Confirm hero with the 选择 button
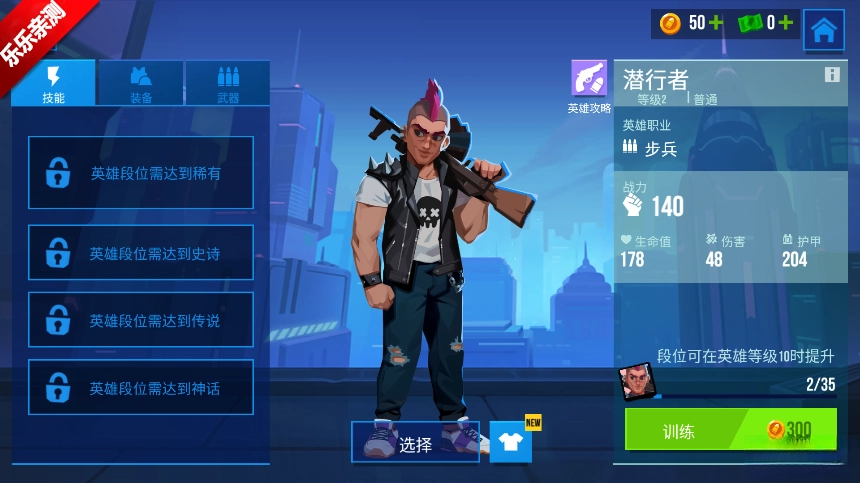Image resolution: width=860 pixels, height=483 pixels. pyautogui.click(x=415, y=443)
